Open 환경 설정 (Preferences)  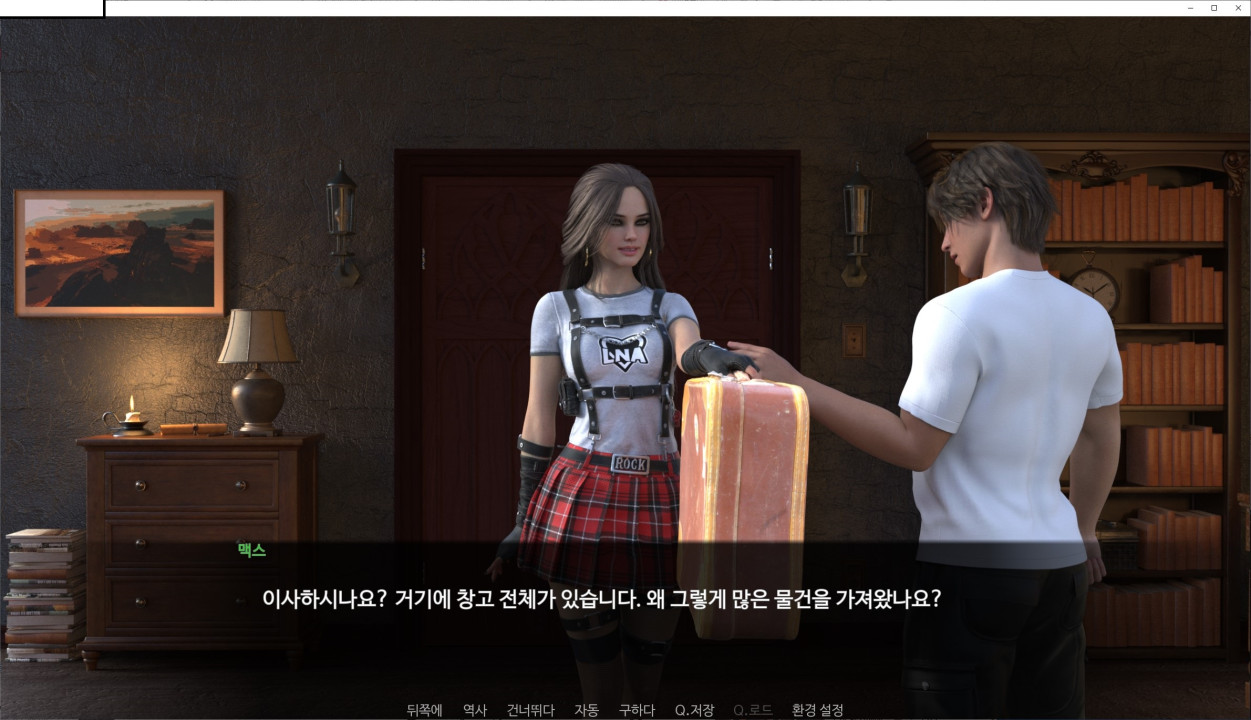[x=817, y=710]
